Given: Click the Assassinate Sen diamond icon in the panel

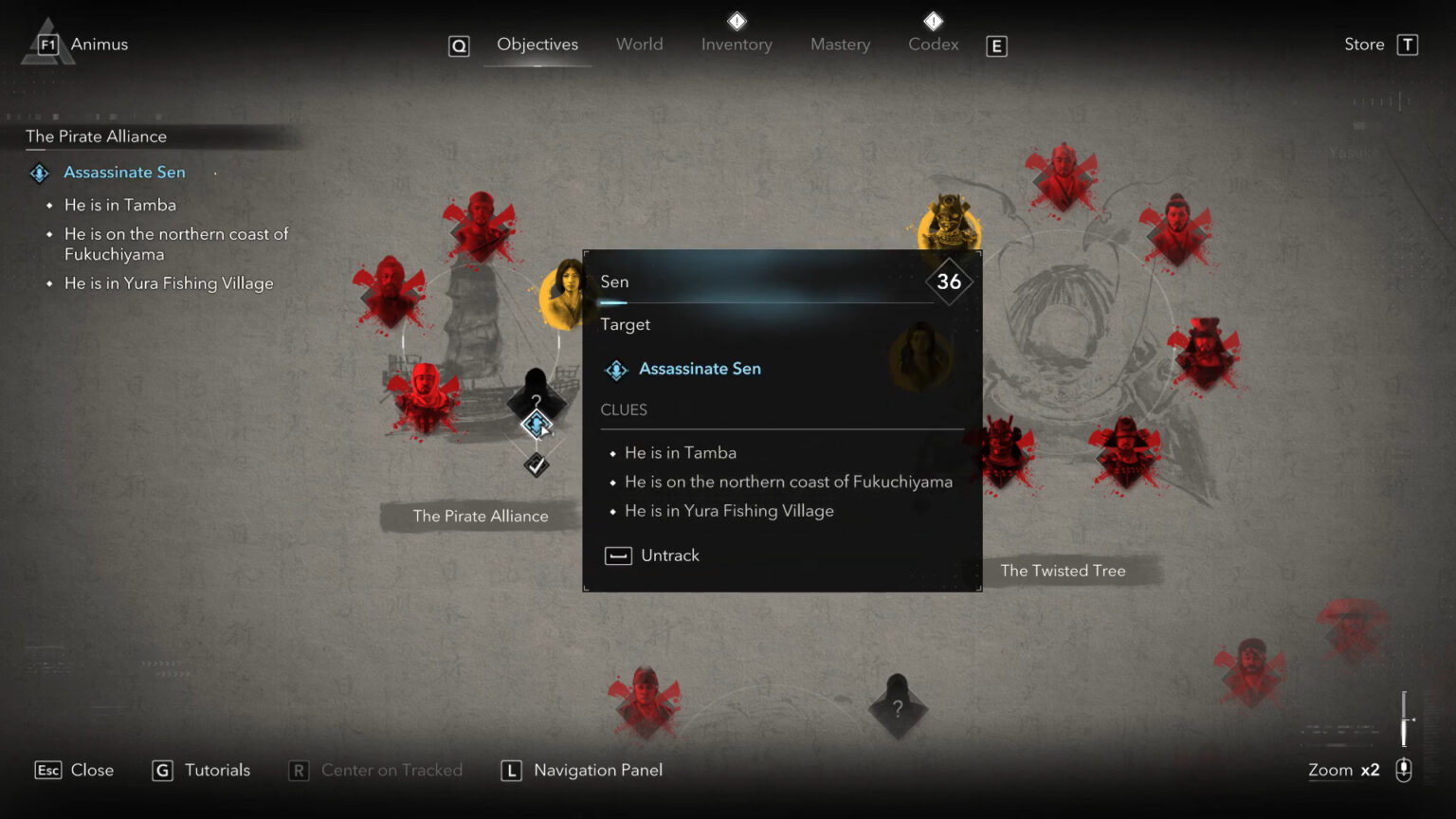Looking at the screenshot, I should [615, 369].
